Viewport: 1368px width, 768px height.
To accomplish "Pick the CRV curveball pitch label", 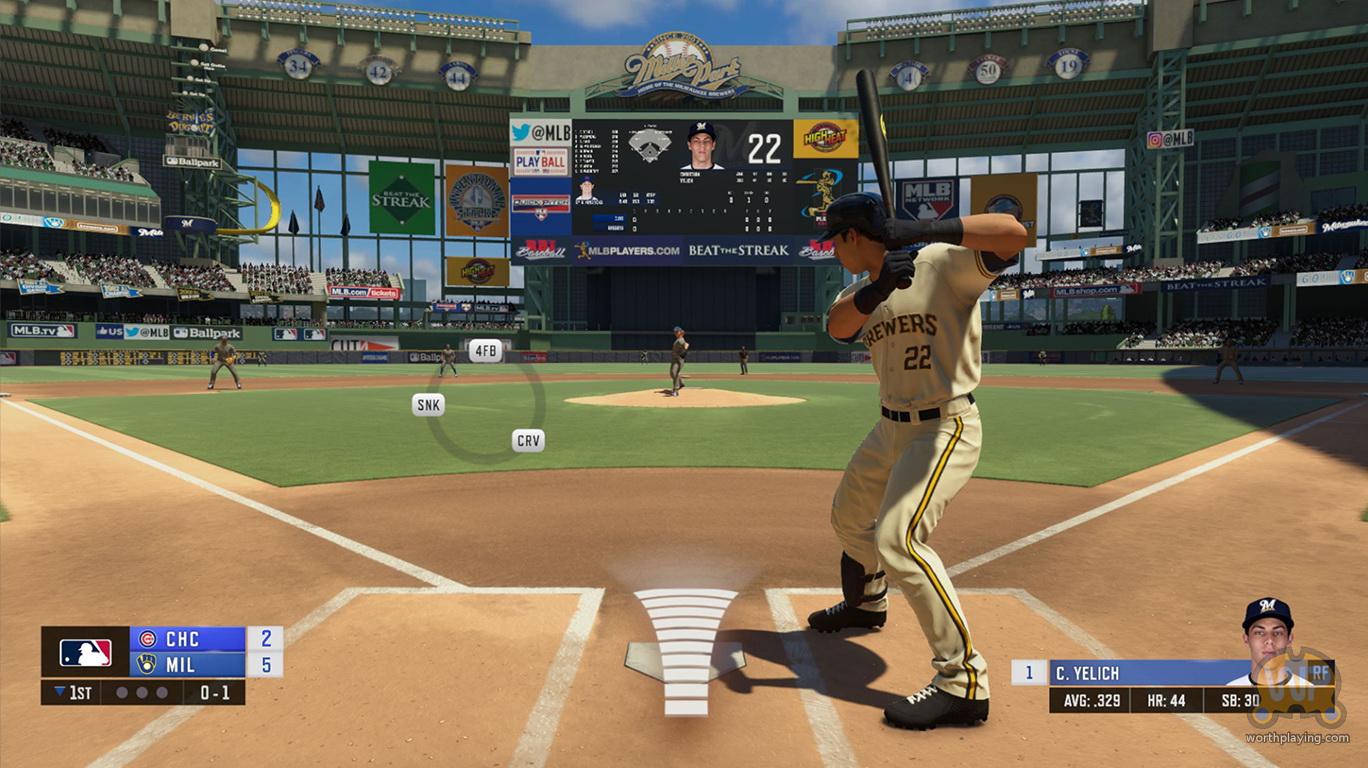I will (528, 440).
